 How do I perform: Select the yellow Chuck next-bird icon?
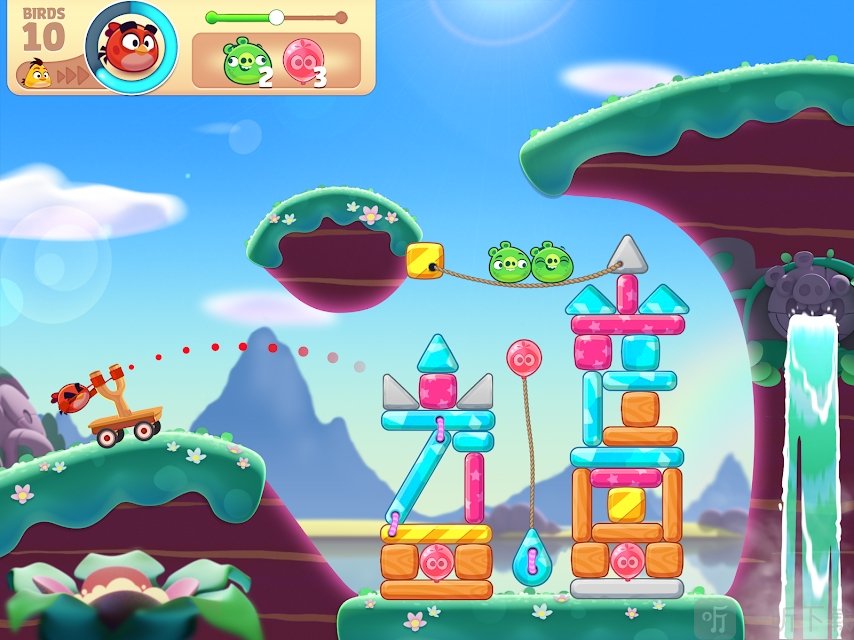pos(37,72)
